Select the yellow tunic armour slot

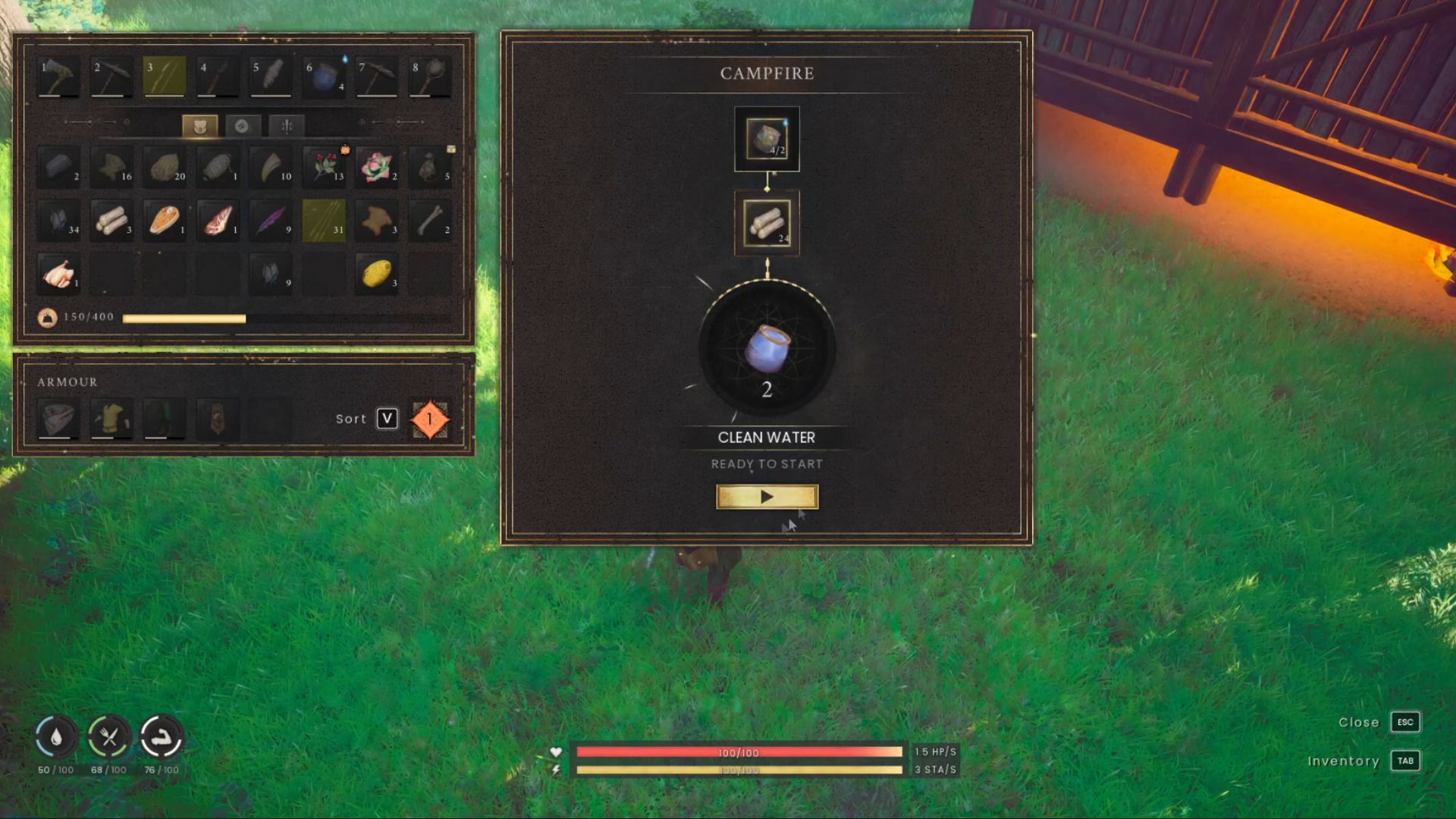click(111, 419)
